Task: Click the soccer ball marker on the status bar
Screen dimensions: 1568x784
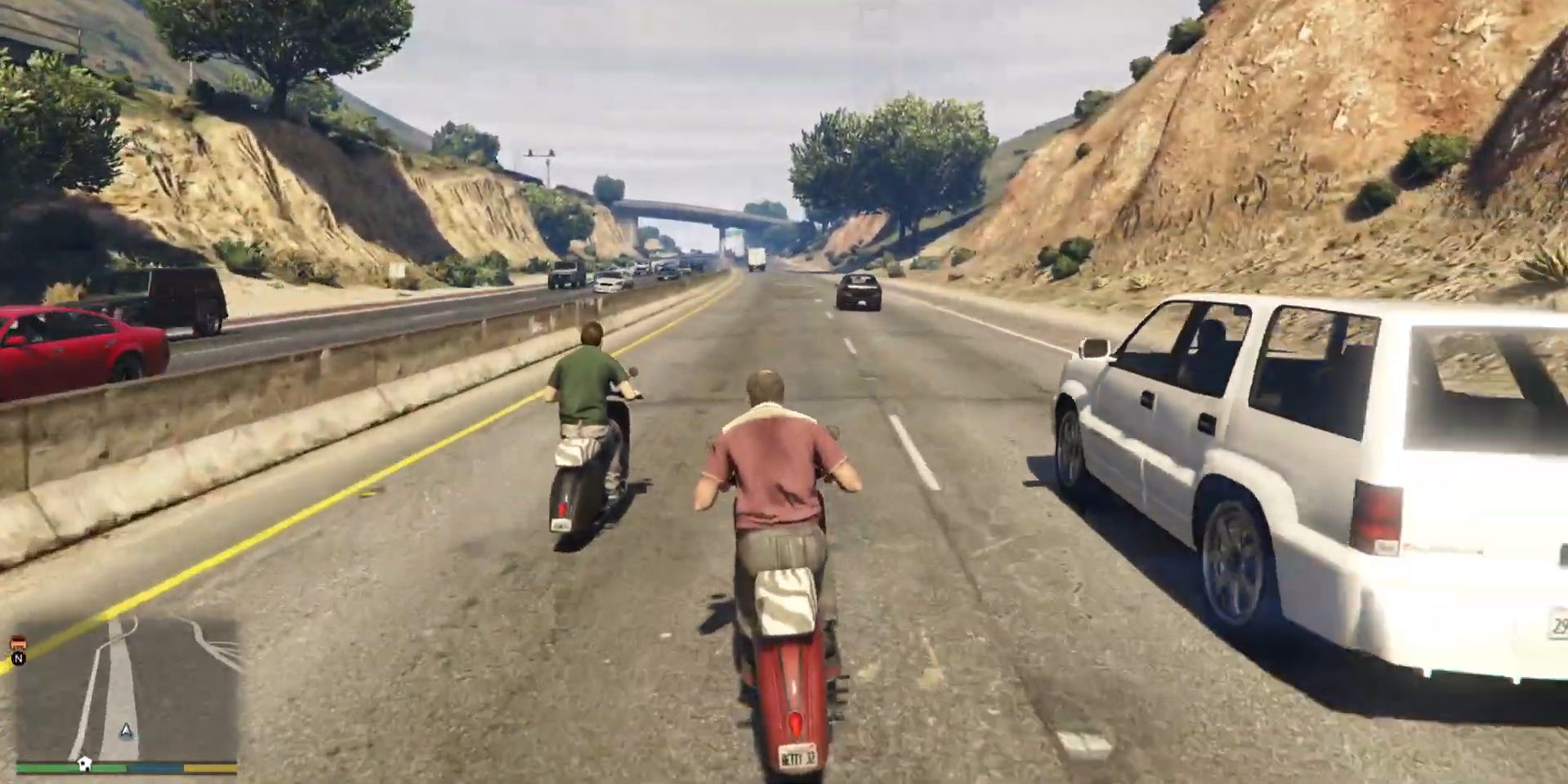Action: [x=85, y=764]
